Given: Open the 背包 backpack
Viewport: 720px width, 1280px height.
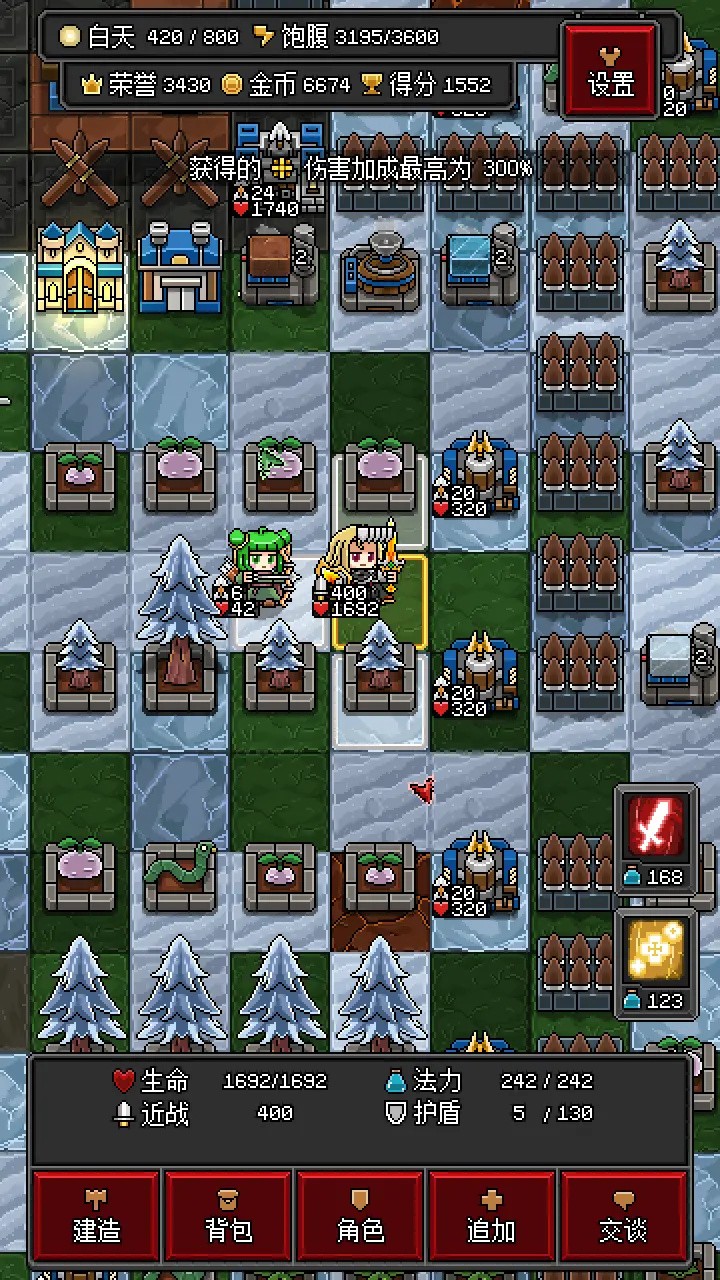Looking at the screenshot, I should click(x=229, y=1217).
